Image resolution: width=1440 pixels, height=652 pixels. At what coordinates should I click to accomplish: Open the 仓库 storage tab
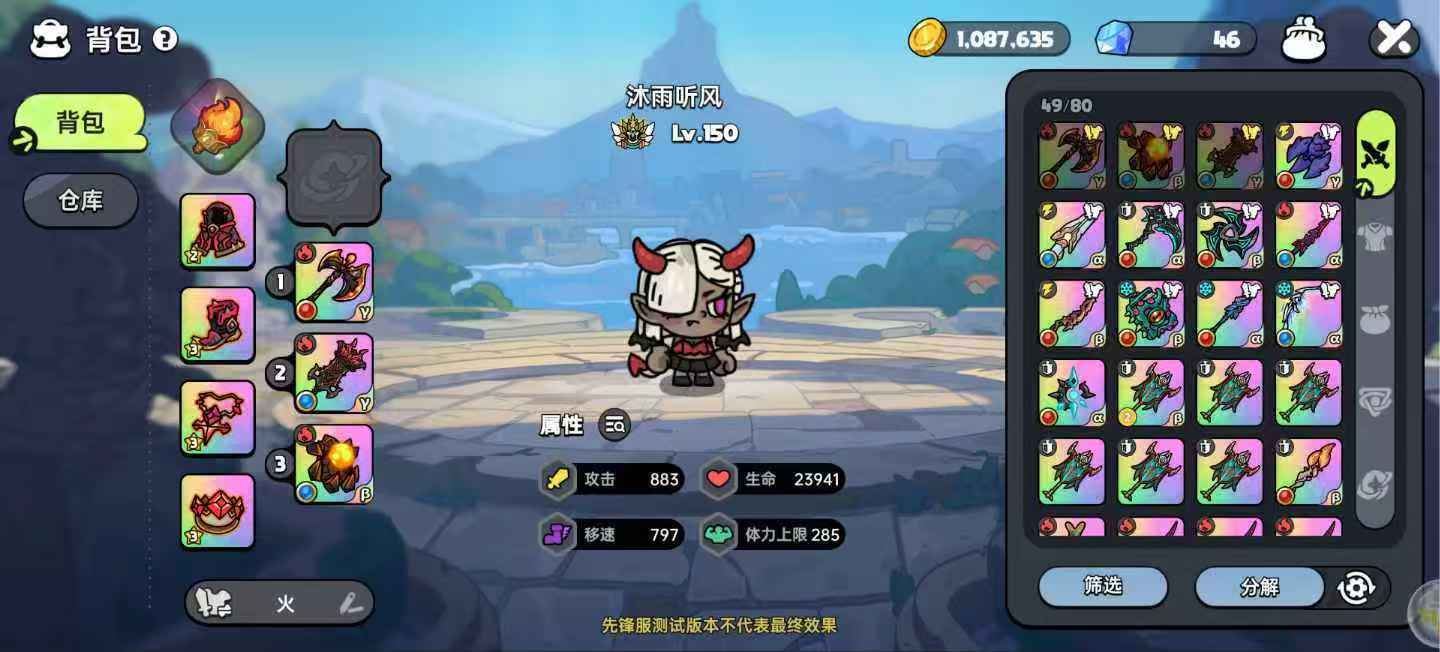coord(80,201)
